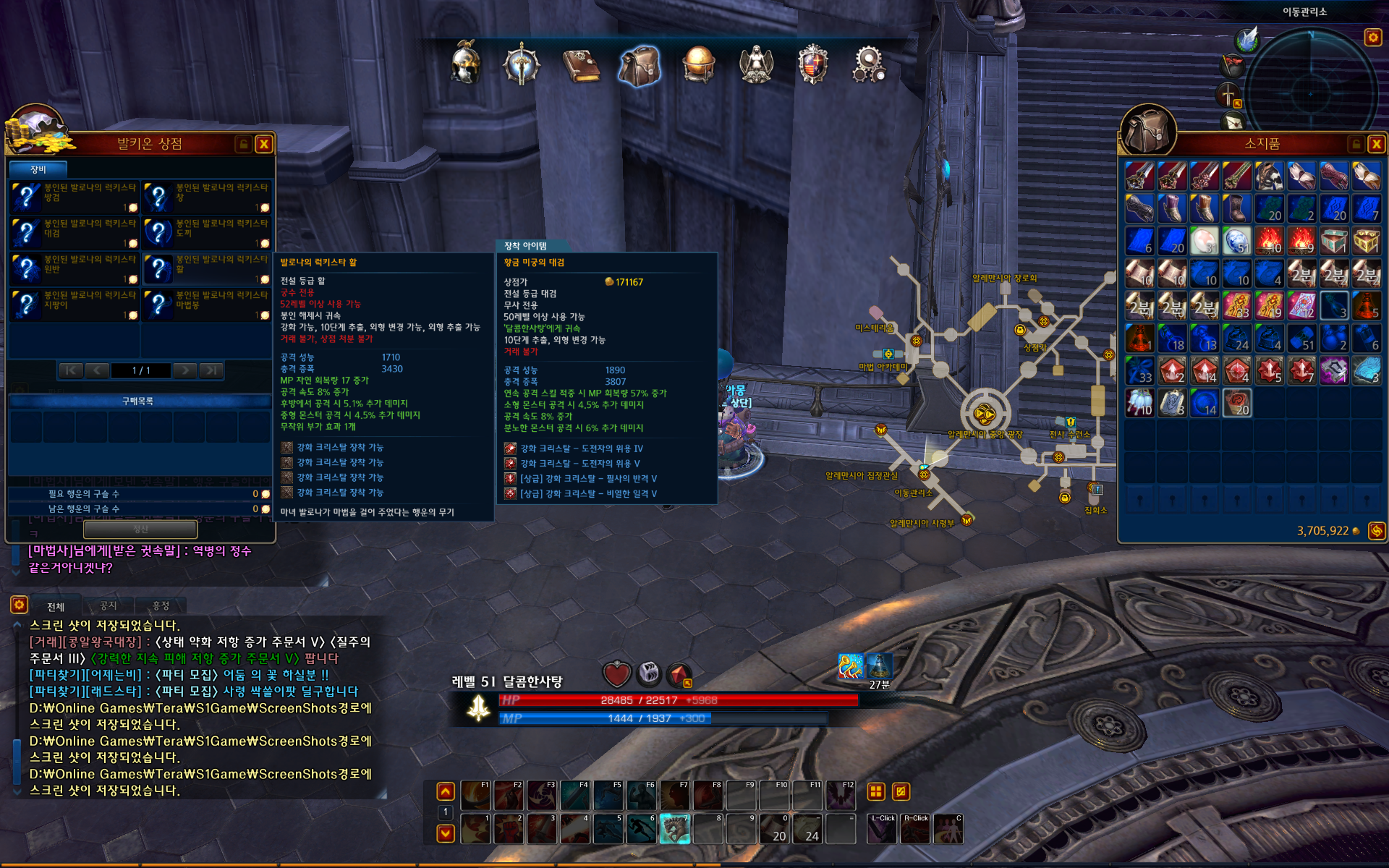Select the 장비 tab in the shop

pos(38,169)
